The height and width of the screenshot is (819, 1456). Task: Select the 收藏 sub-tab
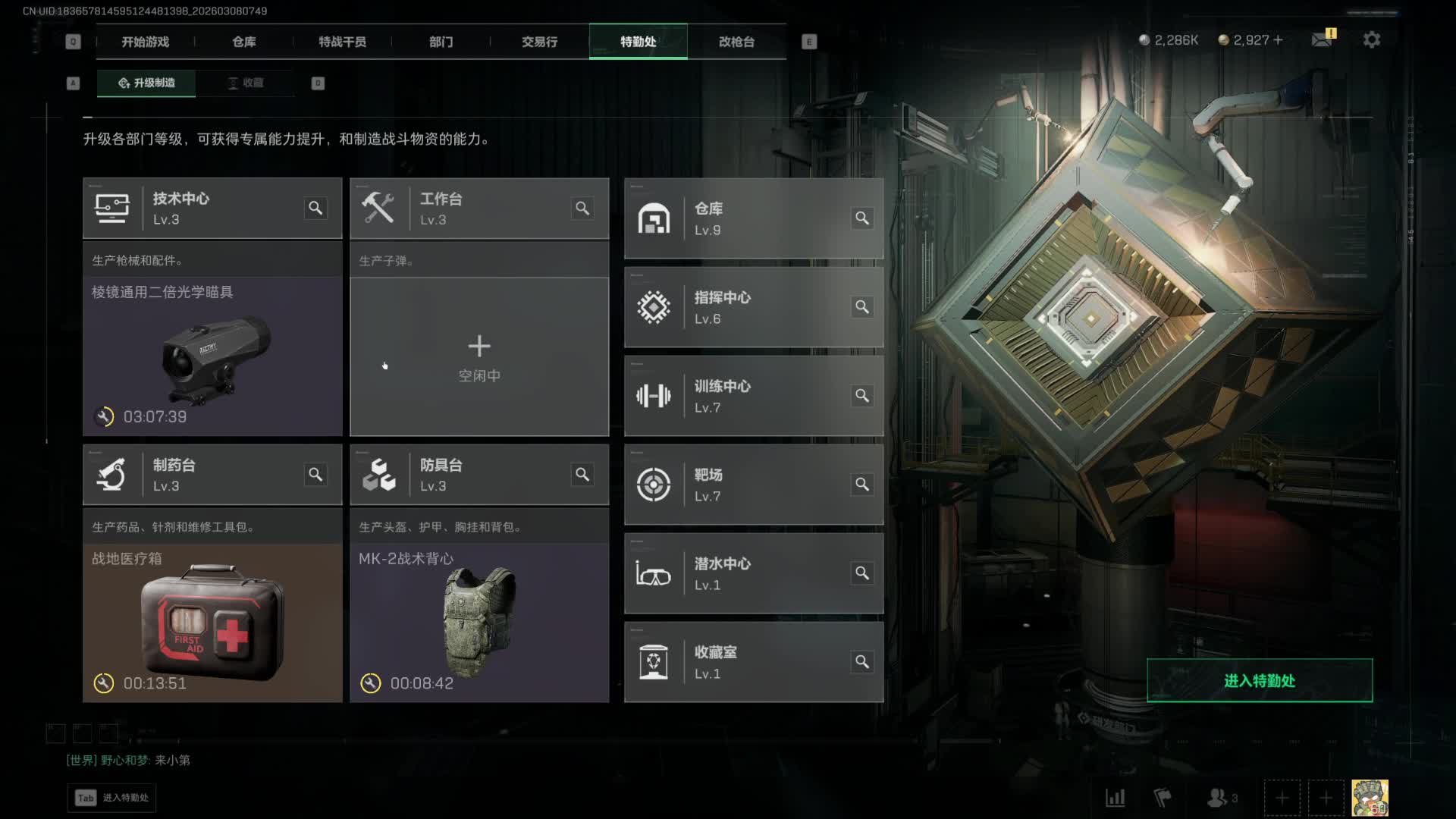pyautogui.click(x=245, y=83)
